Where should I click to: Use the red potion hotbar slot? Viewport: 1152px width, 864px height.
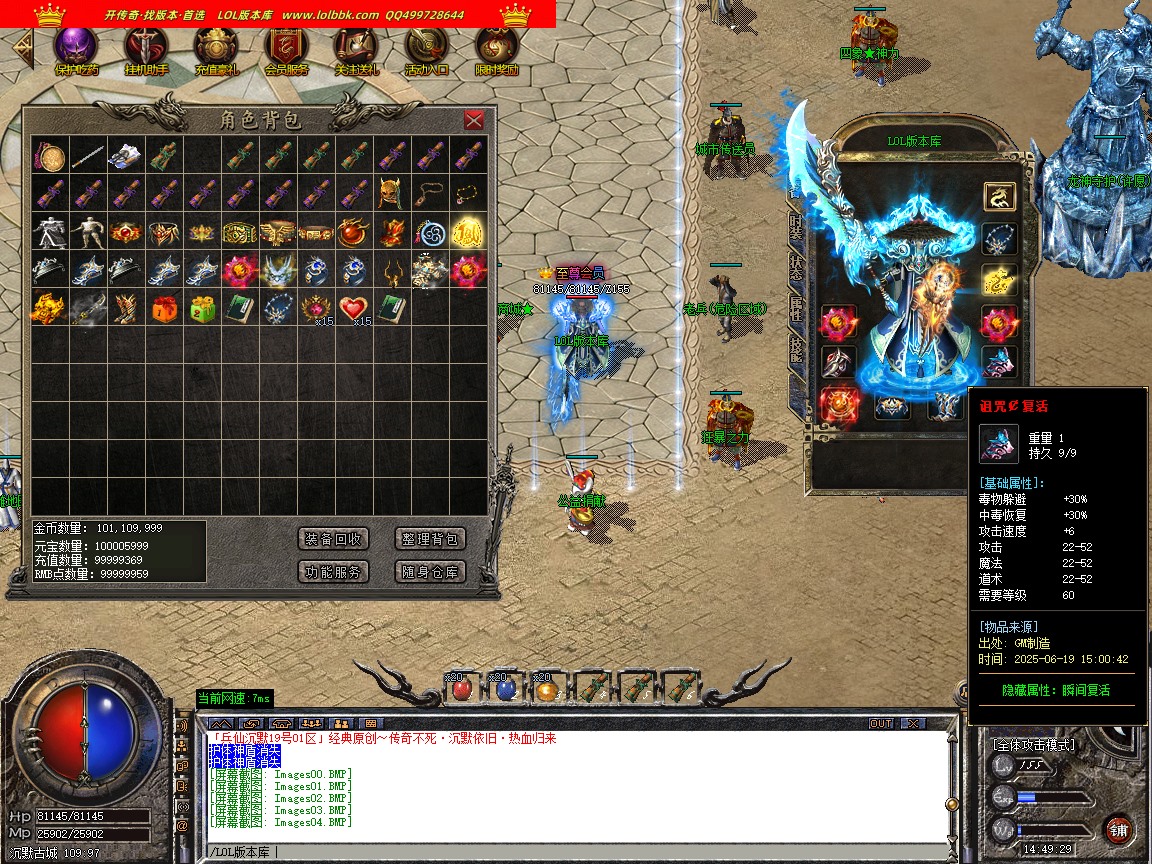tap(461, 688)
